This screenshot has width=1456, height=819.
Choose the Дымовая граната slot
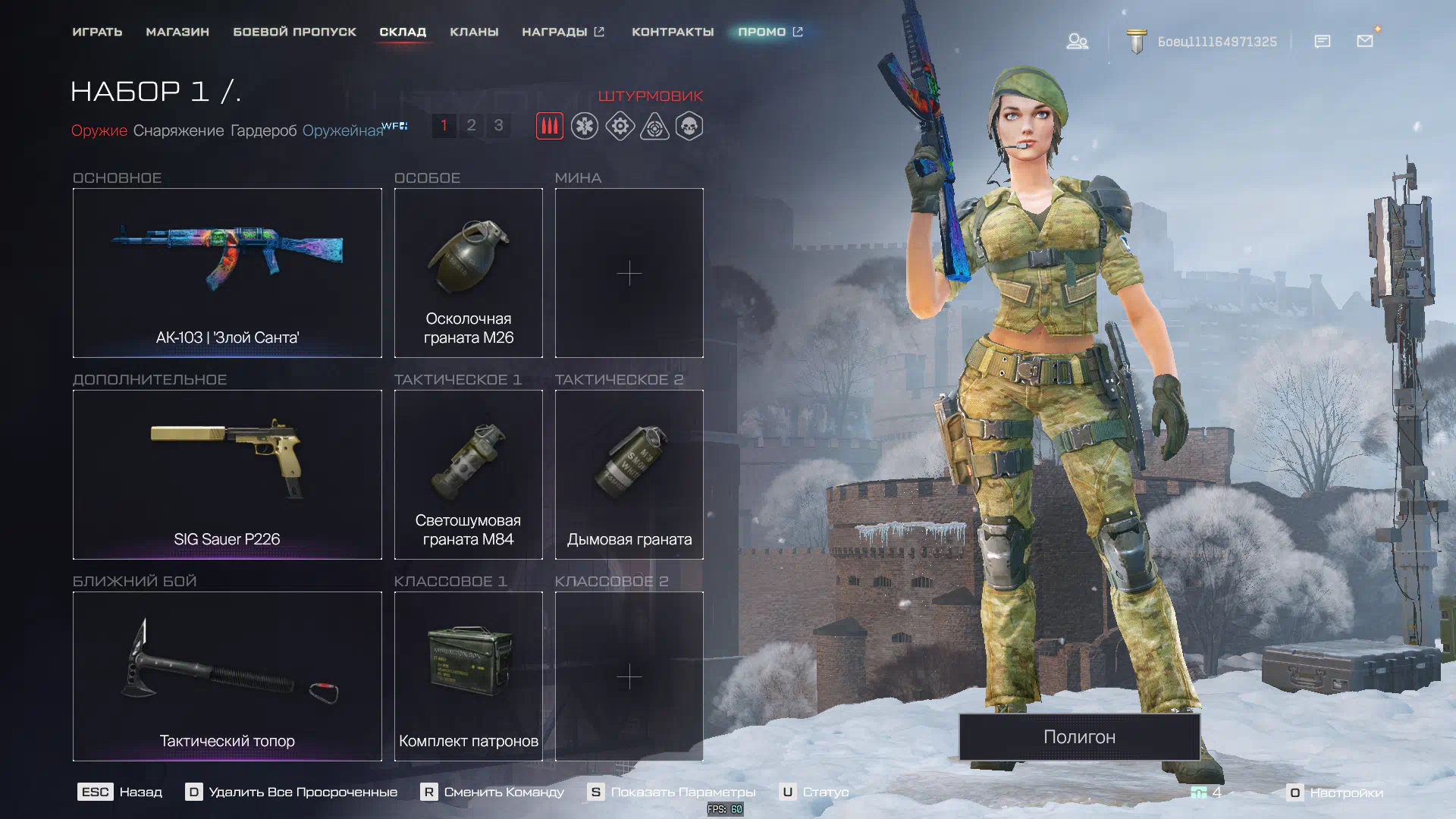tap(629, 475)
